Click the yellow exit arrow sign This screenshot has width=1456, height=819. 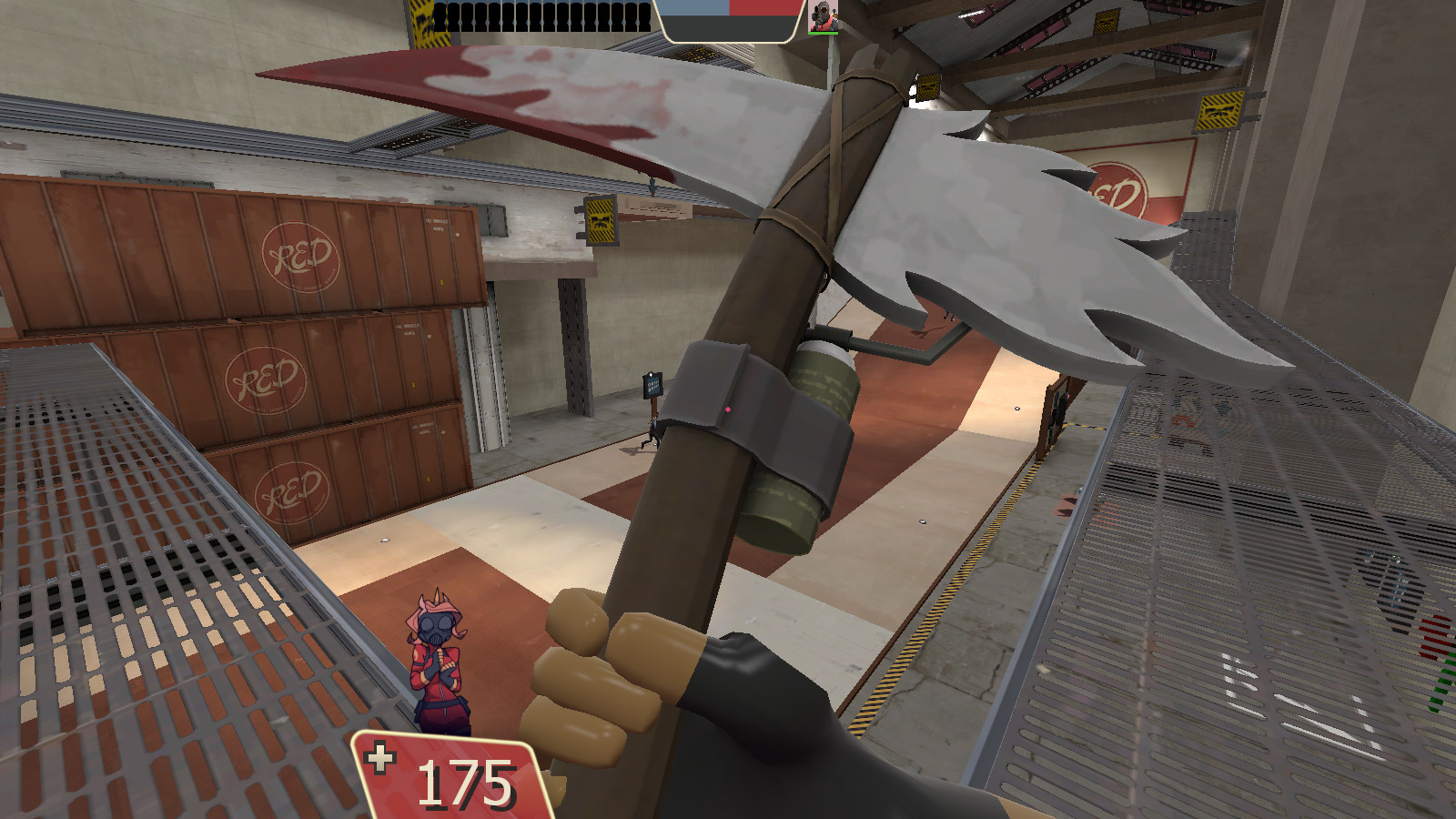coord(1217,111)
